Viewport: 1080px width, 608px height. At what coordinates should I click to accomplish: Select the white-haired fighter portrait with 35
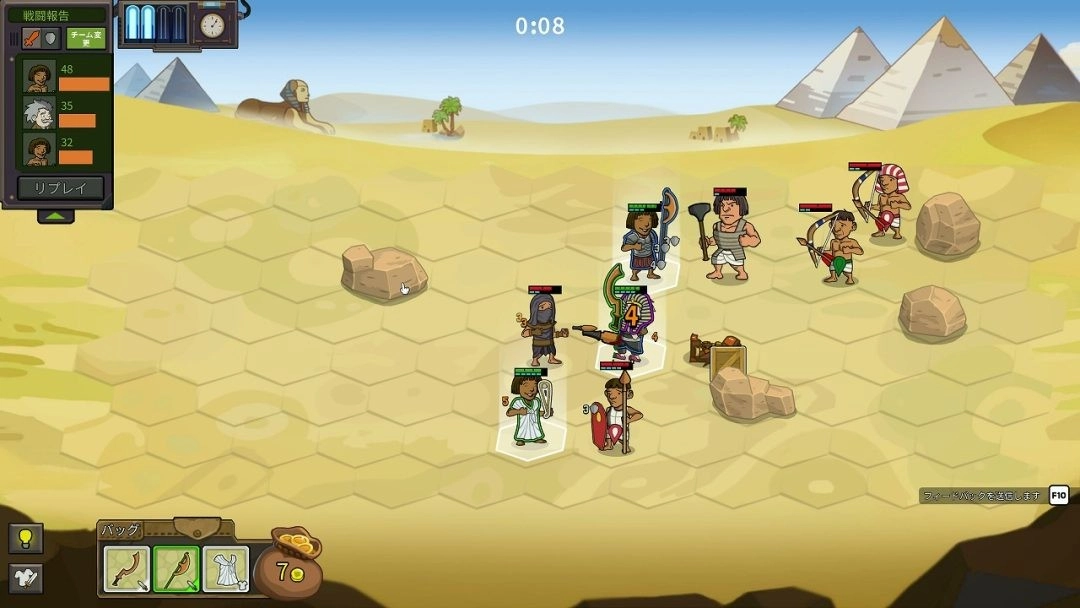(x=40, y=114)
